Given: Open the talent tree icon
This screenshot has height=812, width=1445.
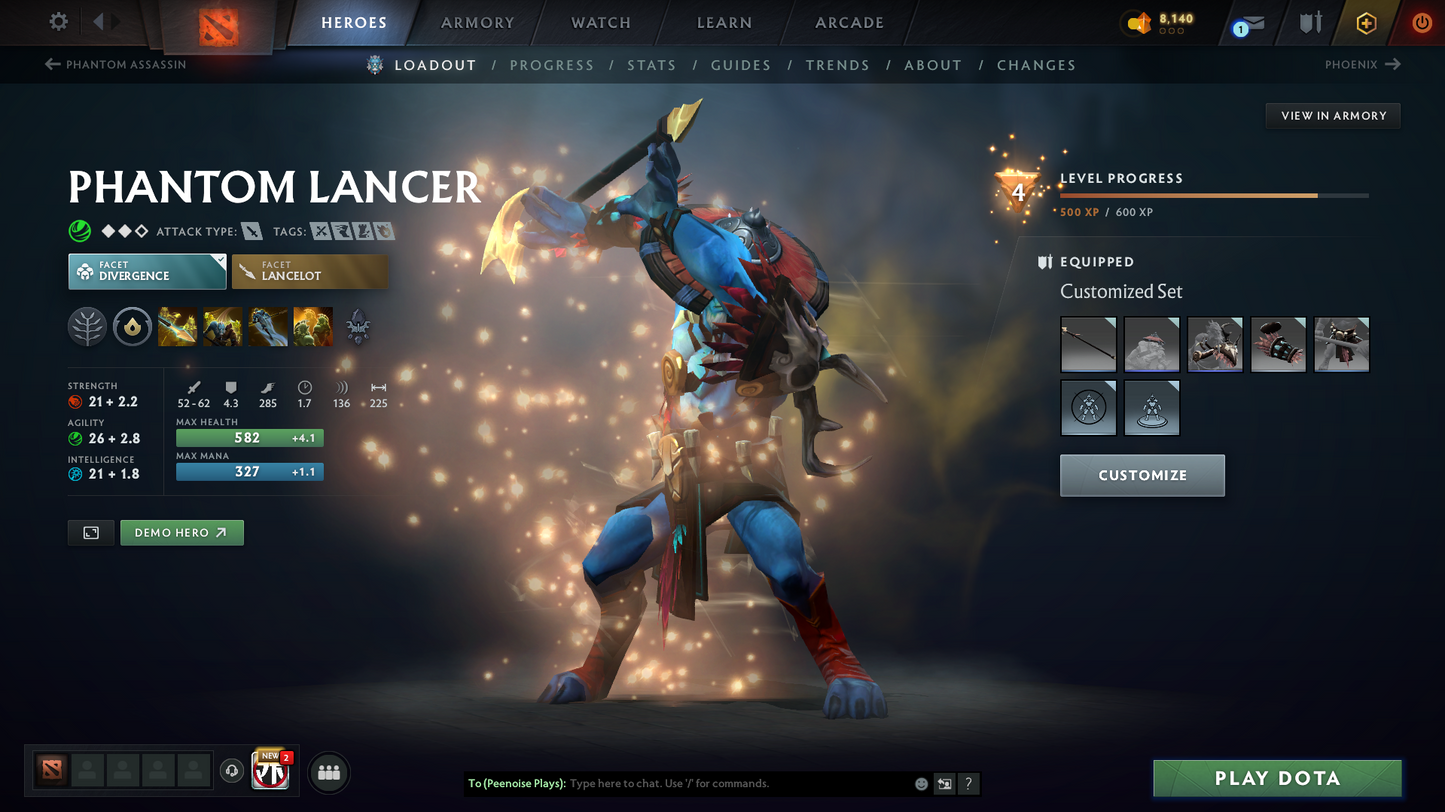Looking at the screenshot, I should (87, 327).
